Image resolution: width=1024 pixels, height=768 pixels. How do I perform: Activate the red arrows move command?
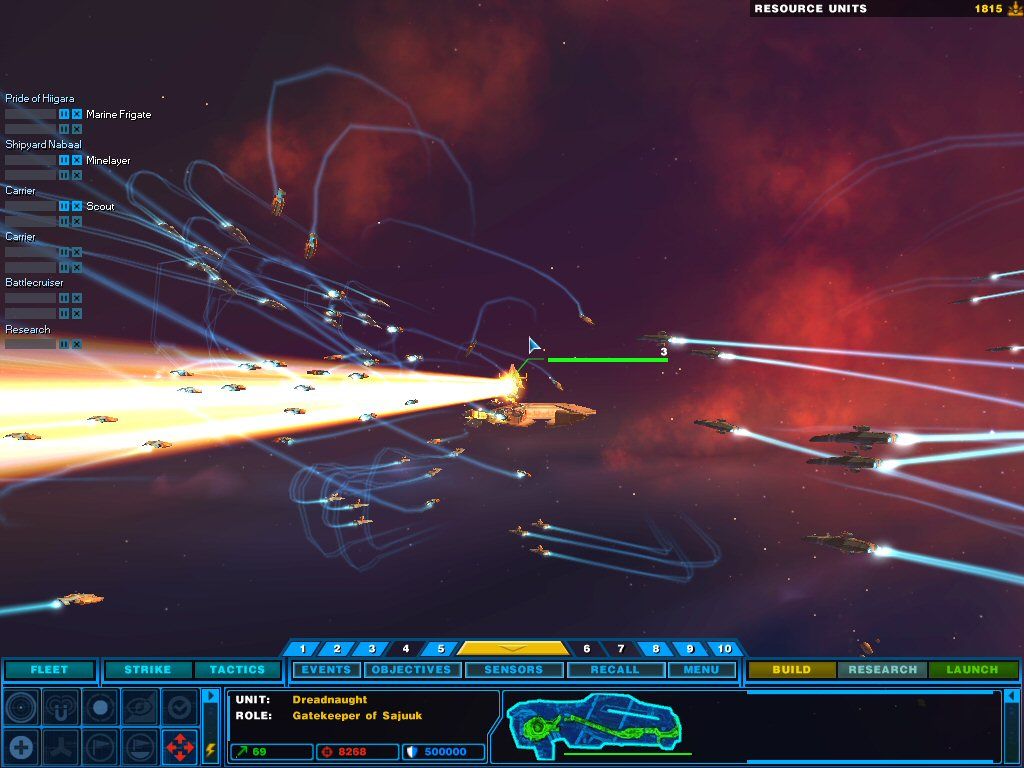(x=180, y=745)
